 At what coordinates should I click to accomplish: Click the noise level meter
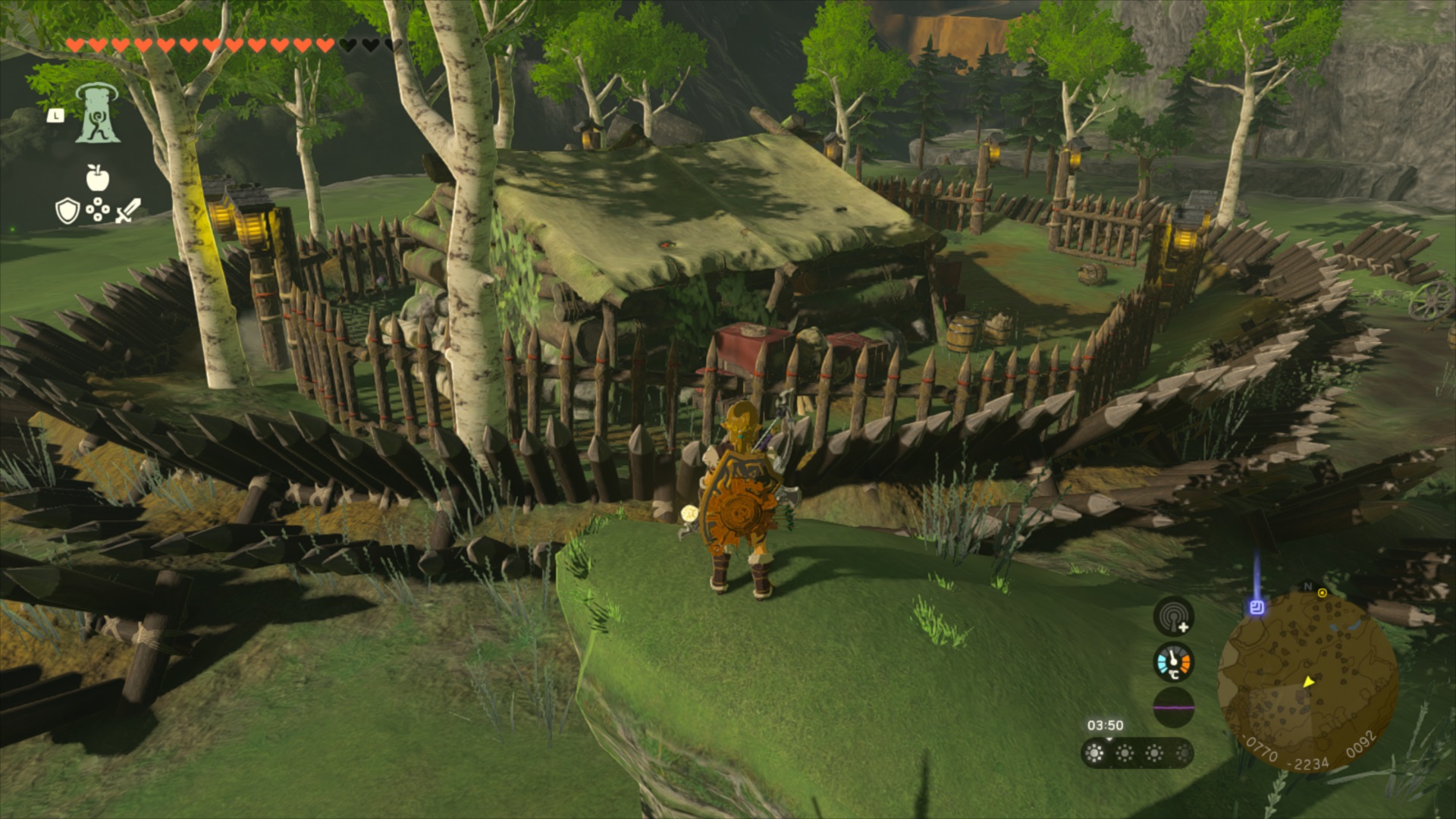coord(1173,708)
